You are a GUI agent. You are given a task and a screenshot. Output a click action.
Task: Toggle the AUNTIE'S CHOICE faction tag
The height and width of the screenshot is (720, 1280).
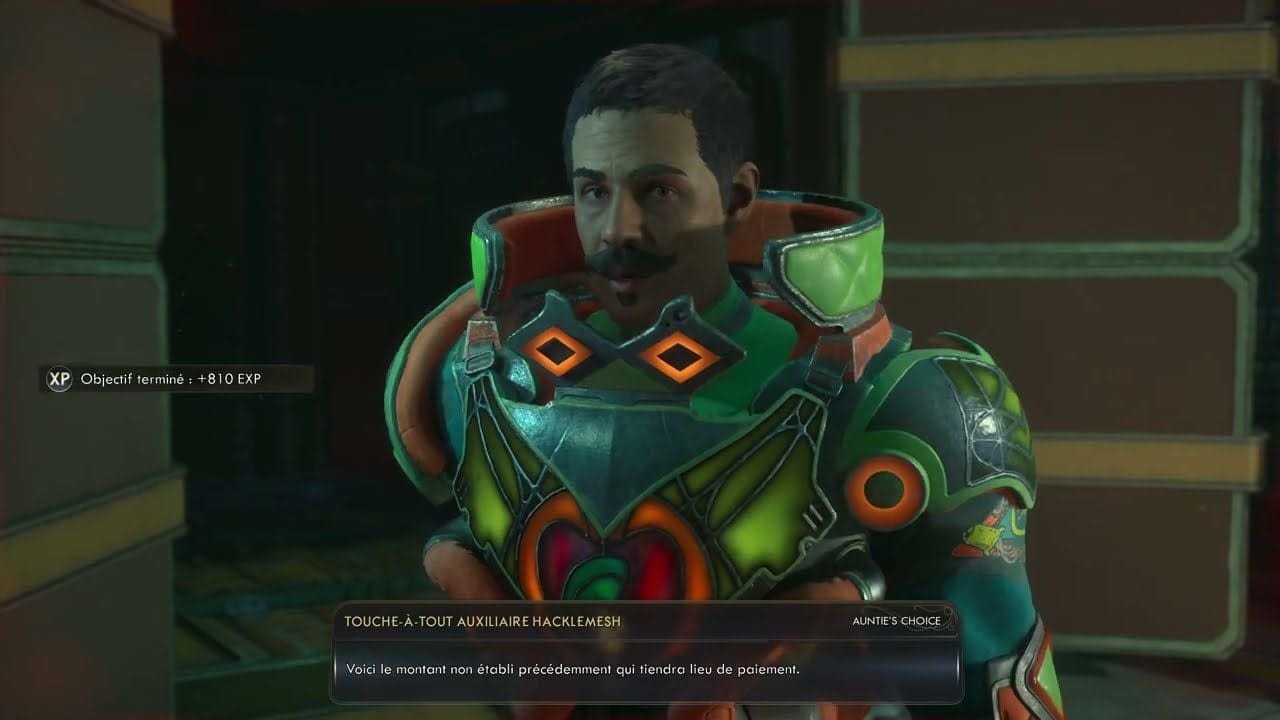(x=898, y=621)
